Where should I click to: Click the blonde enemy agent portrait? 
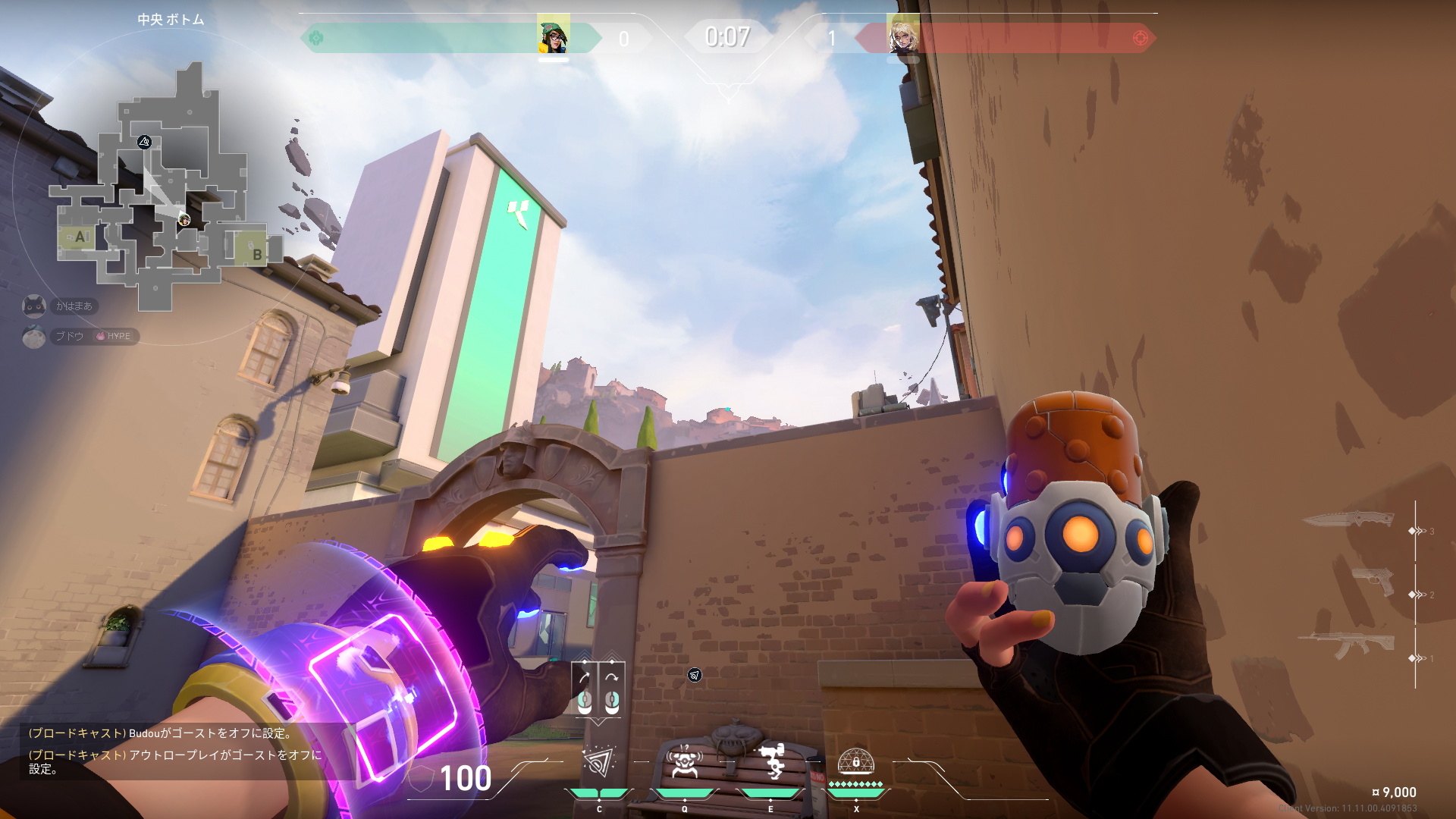(902, 36)
